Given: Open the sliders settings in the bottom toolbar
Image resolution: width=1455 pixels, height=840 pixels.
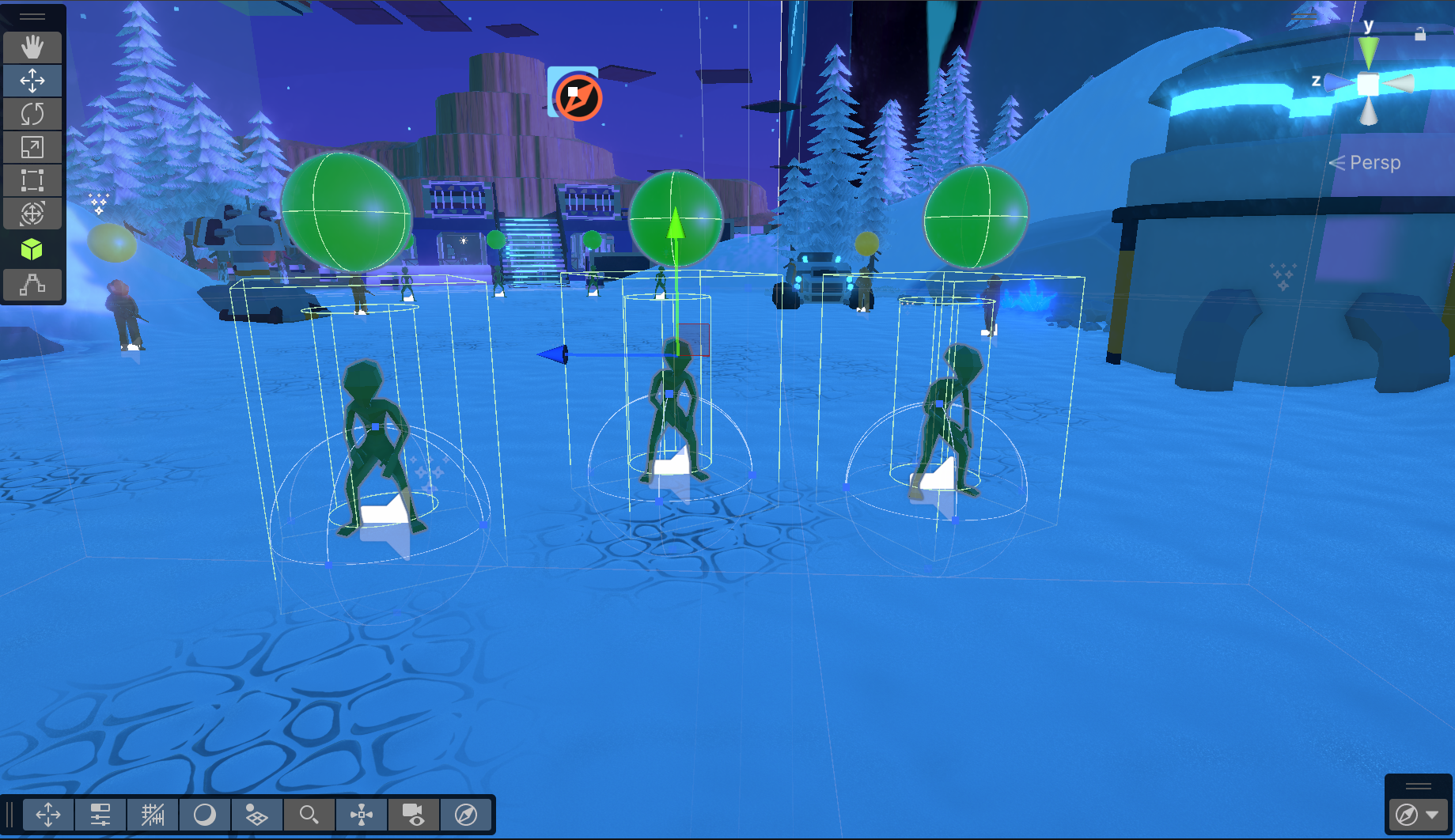Looking at the screenshot, I should tap(100, 815).
